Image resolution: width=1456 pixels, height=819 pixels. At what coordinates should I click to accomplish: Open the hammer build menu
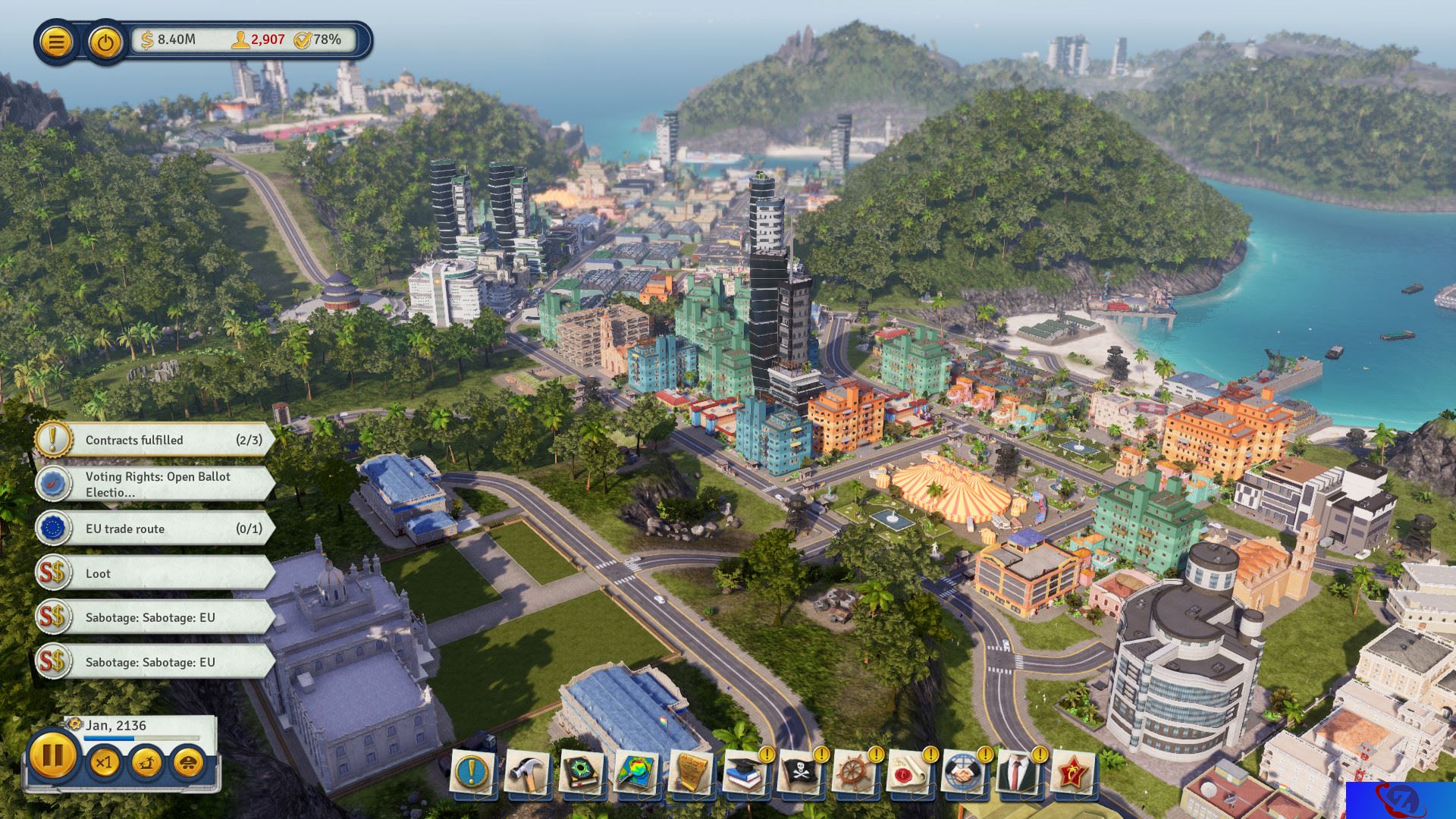click(527, 773)
